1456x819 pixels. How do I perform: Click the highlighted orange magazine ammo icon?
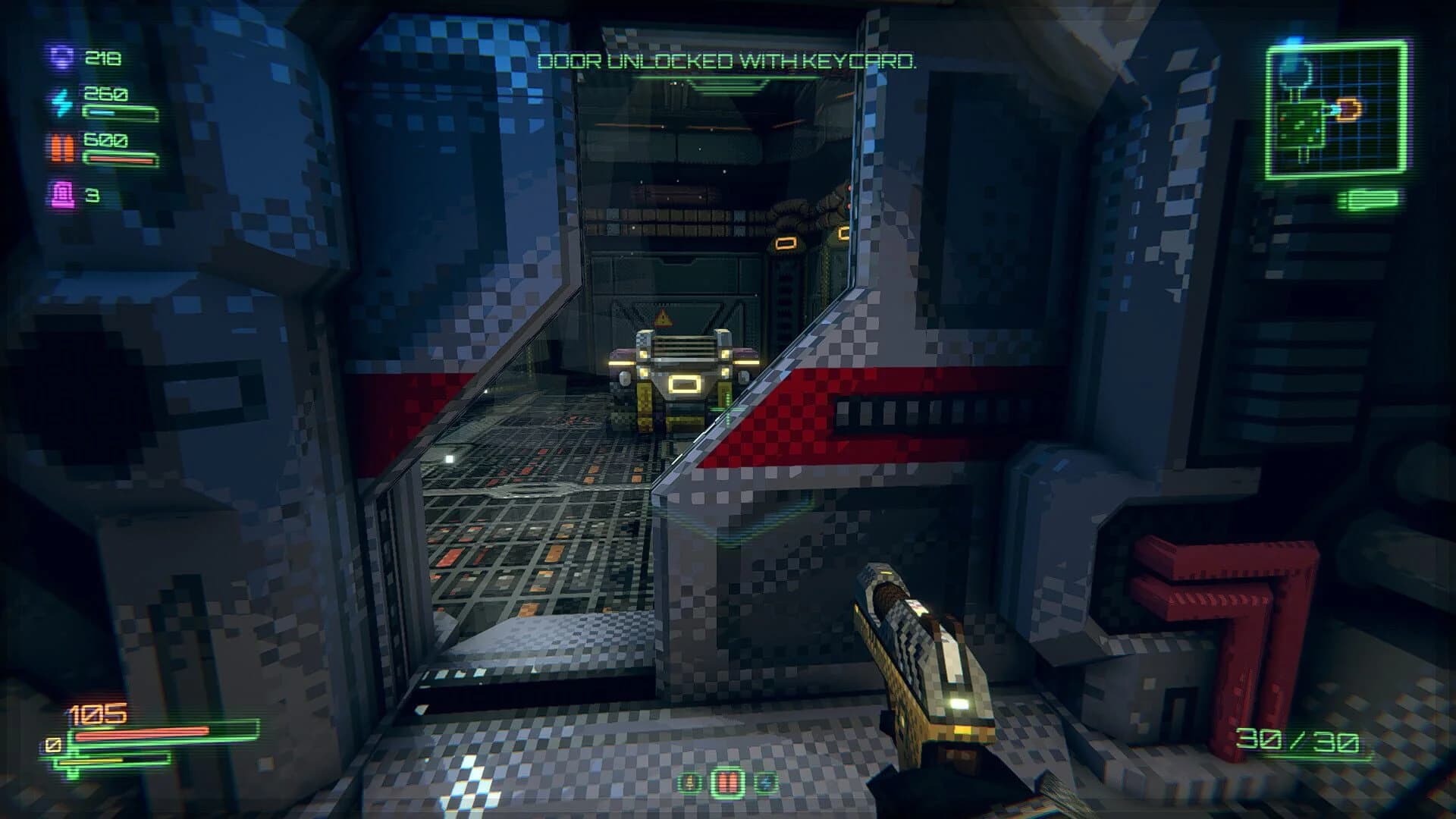pos(728,783)
